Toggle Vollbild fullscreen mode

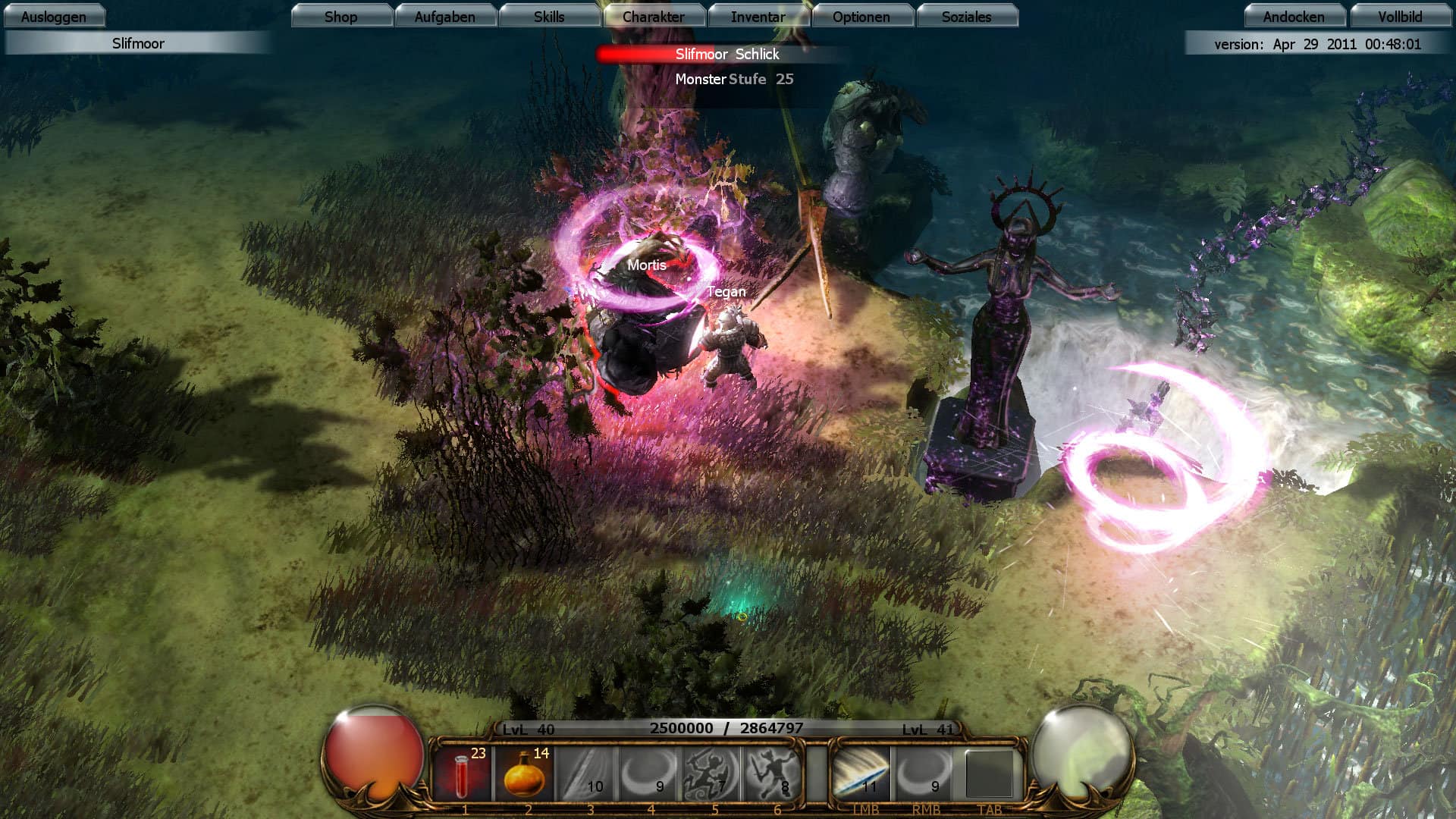(1399, 16)
